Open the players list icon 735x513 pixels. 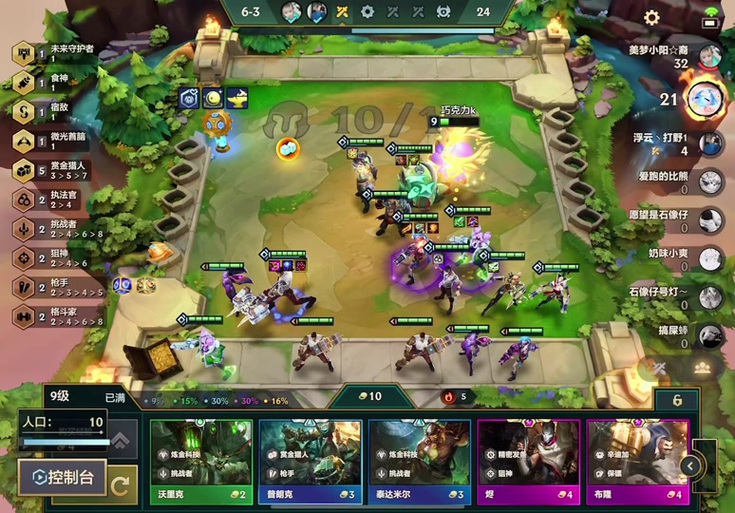(x=702, y=368)
